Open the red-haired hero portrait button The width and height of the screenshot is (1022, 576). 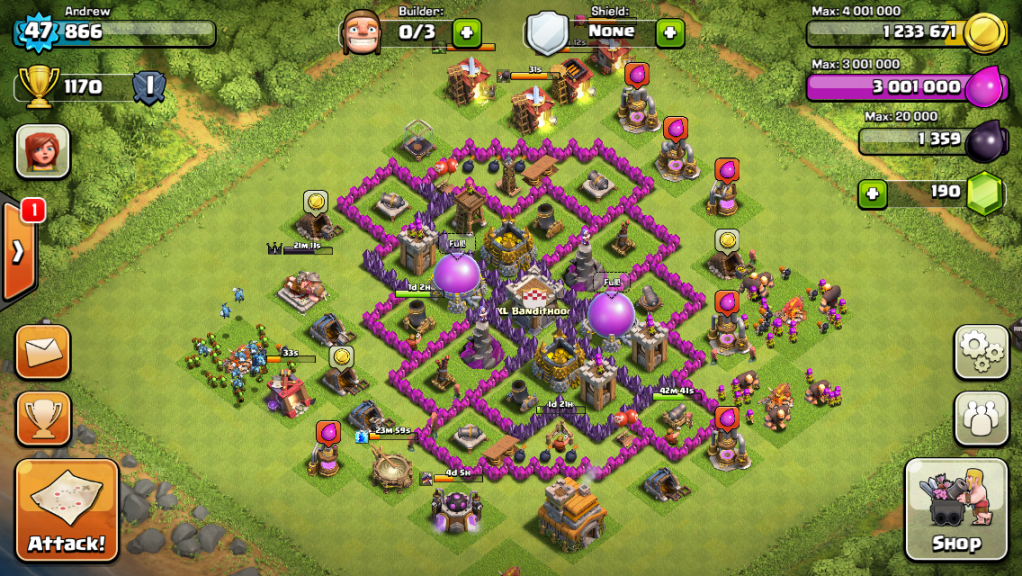(42, 152)
